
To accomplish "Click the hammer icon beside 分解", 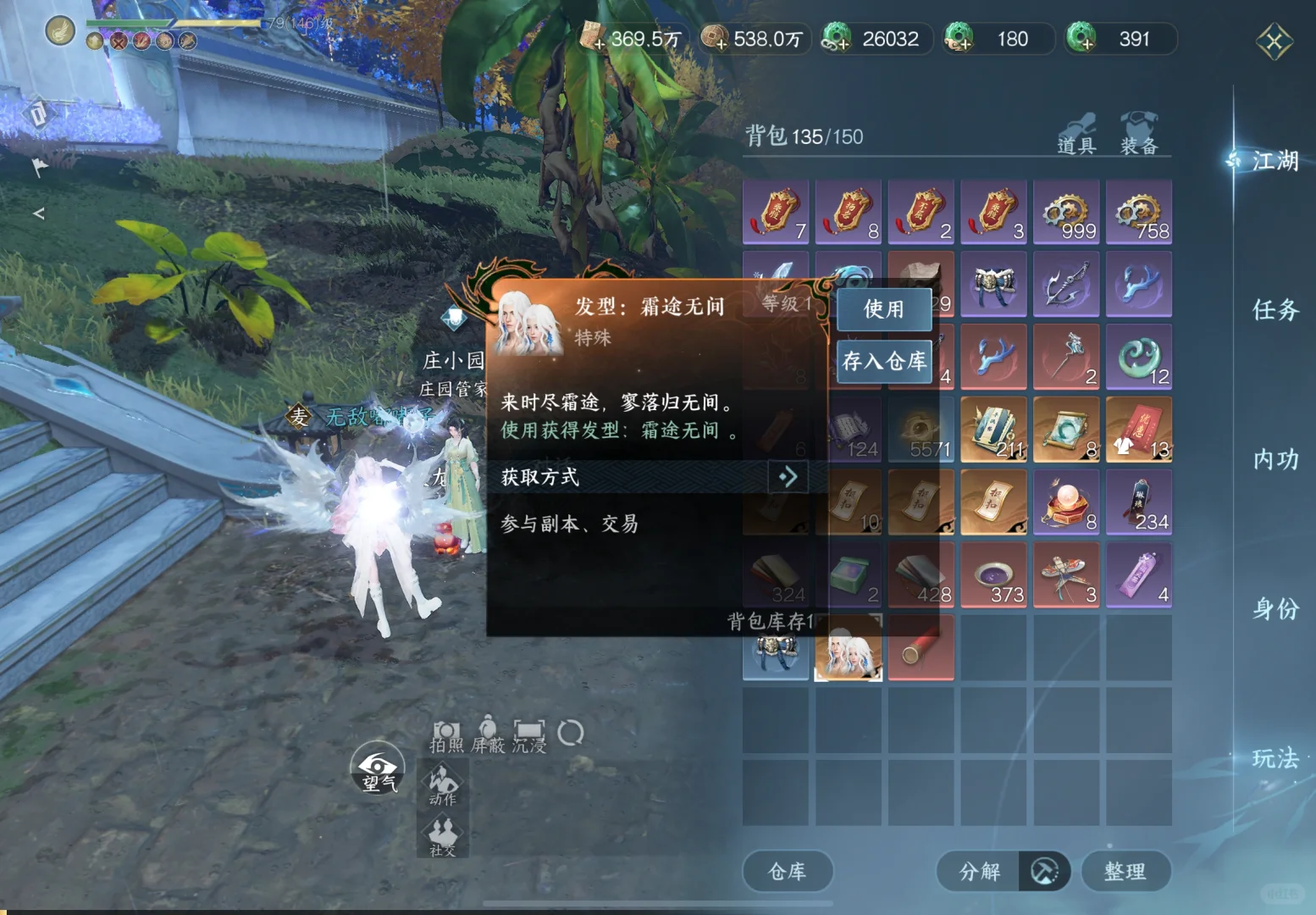I will coord(1044,871).
